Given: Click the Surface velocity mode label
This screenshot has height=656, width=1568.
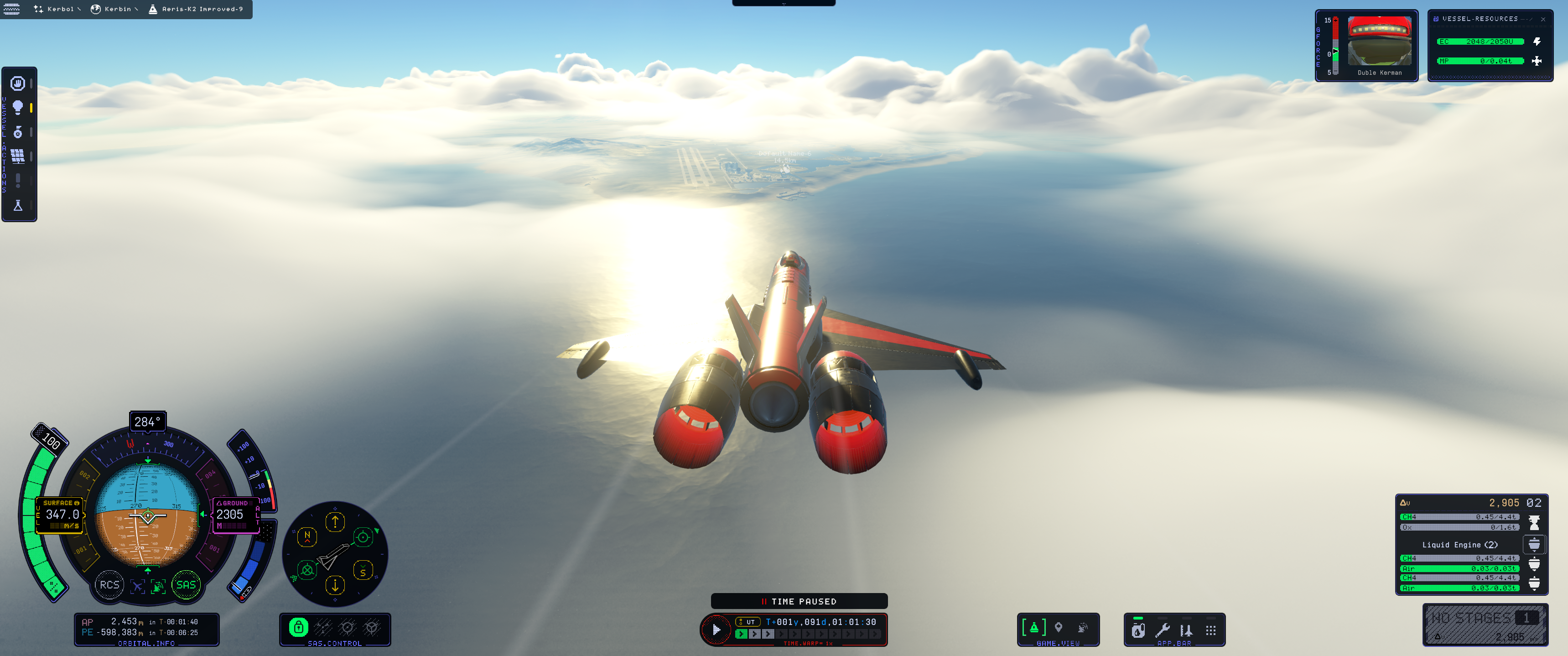Looking at the screenshot, I should (60, 503).
